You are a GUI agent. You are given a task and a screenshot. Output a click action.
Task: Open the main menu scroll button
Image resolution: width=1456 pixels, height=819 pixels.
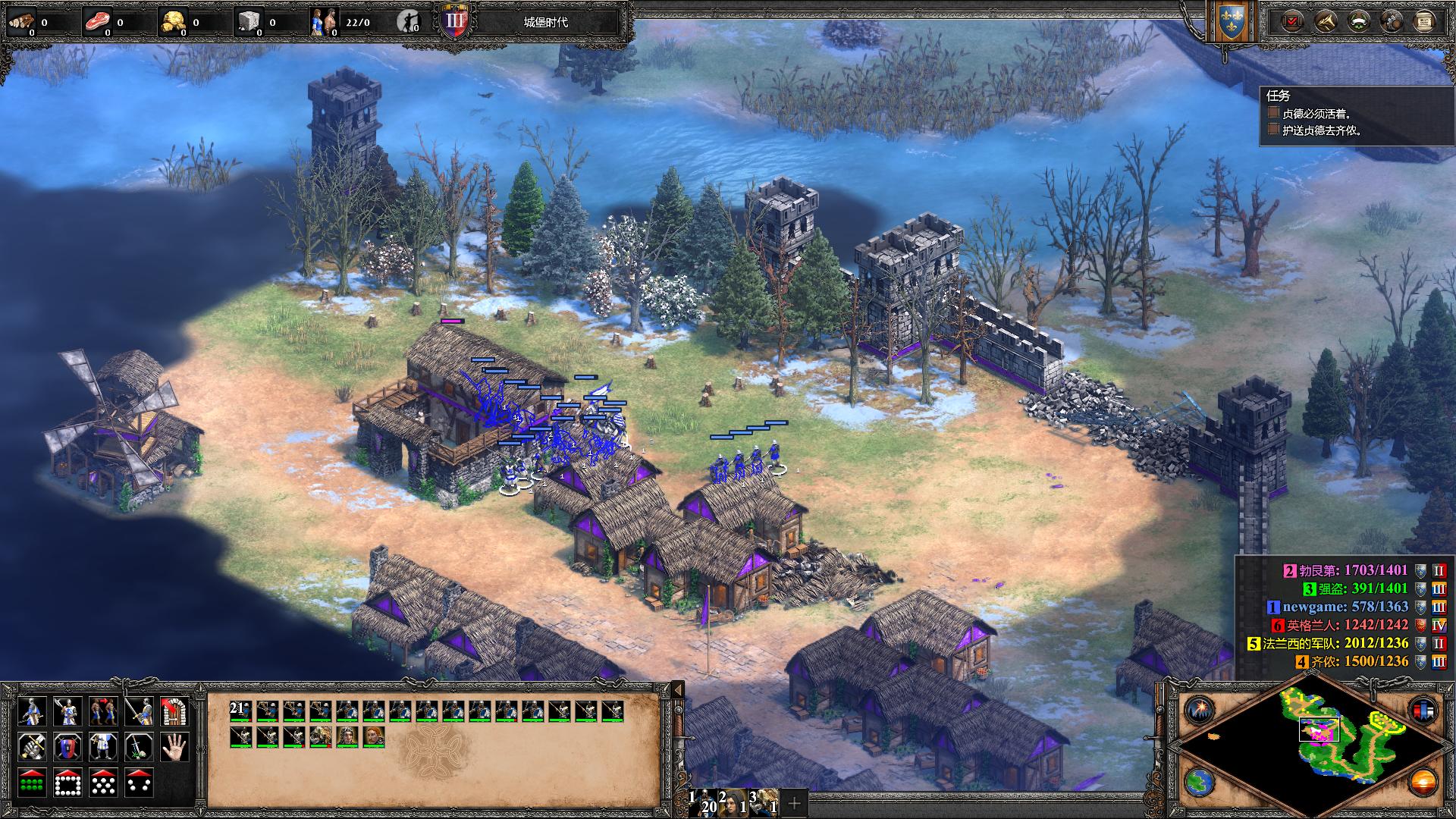click(x=1424, y=21)
